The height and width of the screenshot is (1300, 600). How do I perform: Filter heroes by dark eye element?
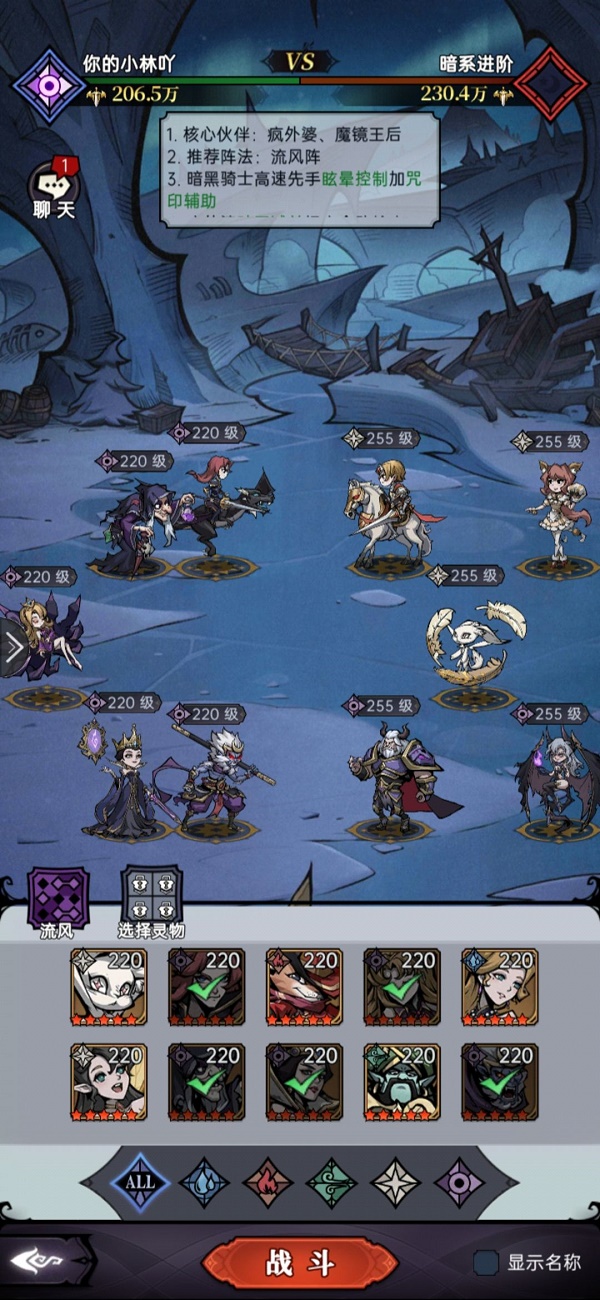(x=460, y=1181)
